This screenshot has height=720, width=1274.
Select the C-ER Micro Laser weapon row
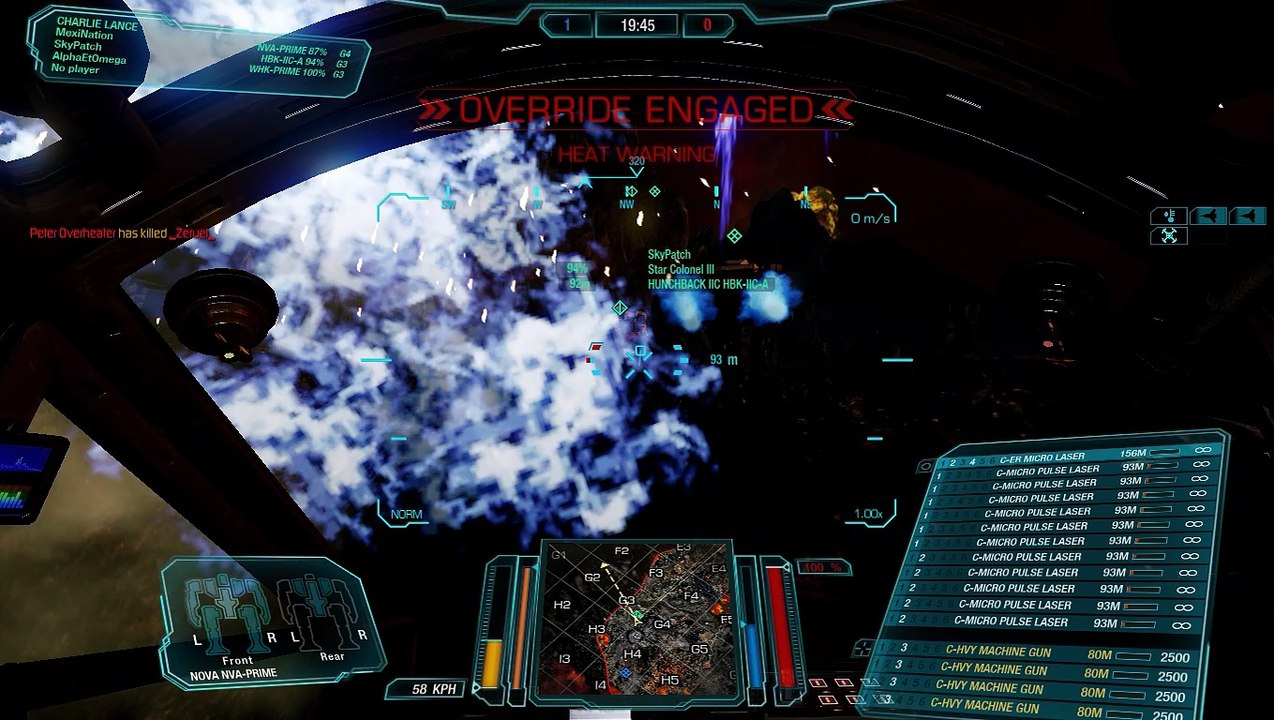[1042, 457]
